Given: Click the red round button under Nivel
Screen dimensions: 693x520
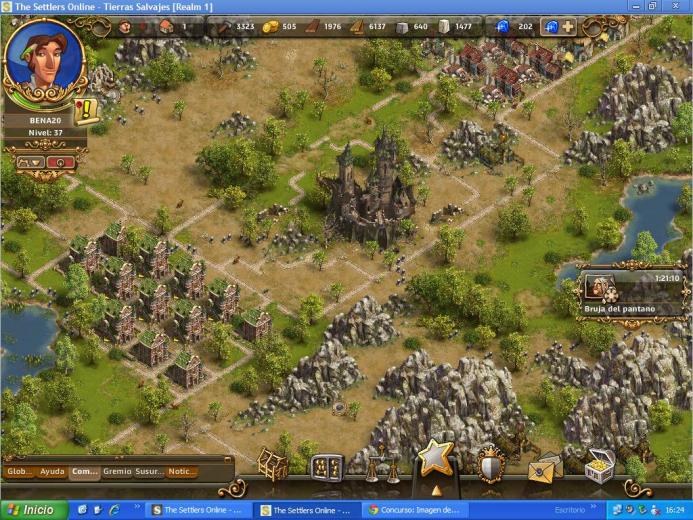Looking at the screenshot, I should 61,161.
